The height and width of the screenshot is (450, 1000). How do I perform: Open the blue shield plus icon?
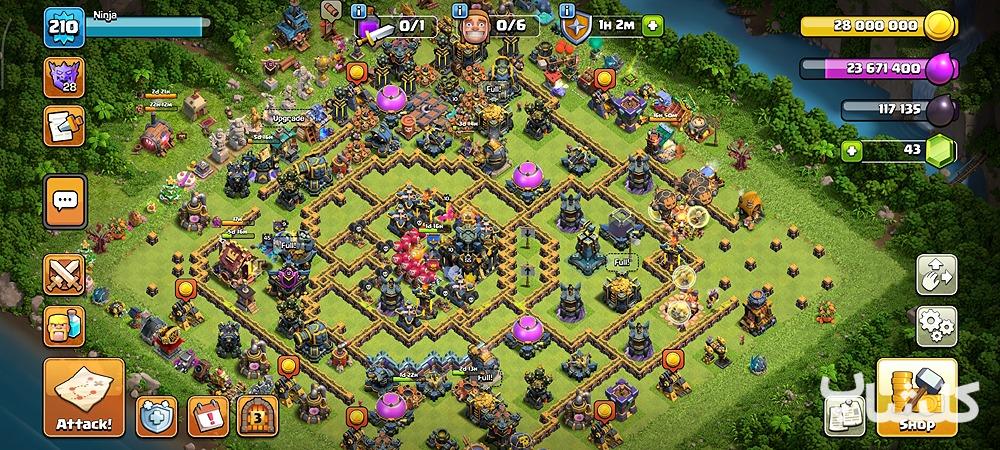(158, 413)
